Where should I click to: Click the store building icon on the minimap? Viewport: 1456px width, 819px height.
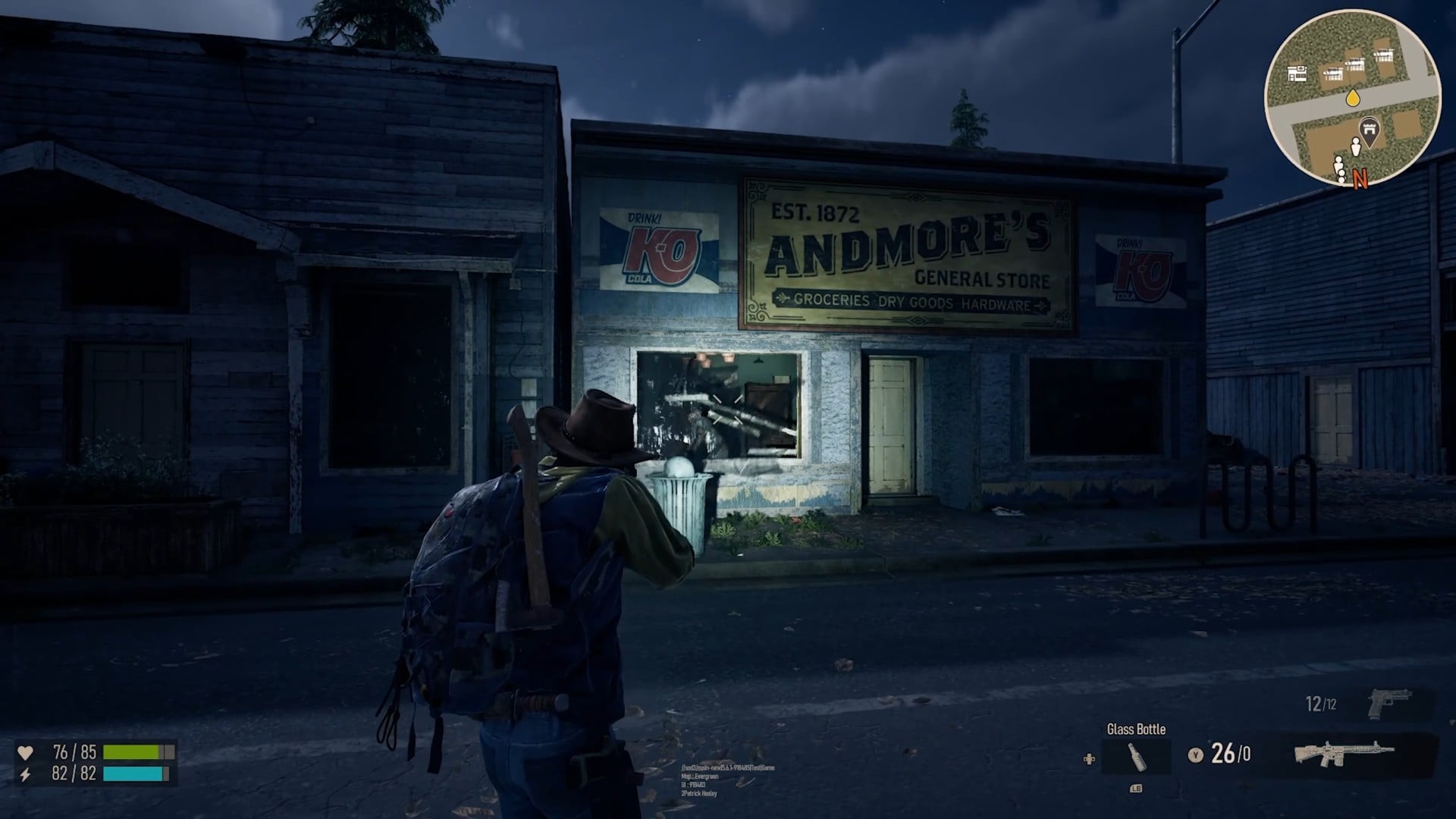1298,74
